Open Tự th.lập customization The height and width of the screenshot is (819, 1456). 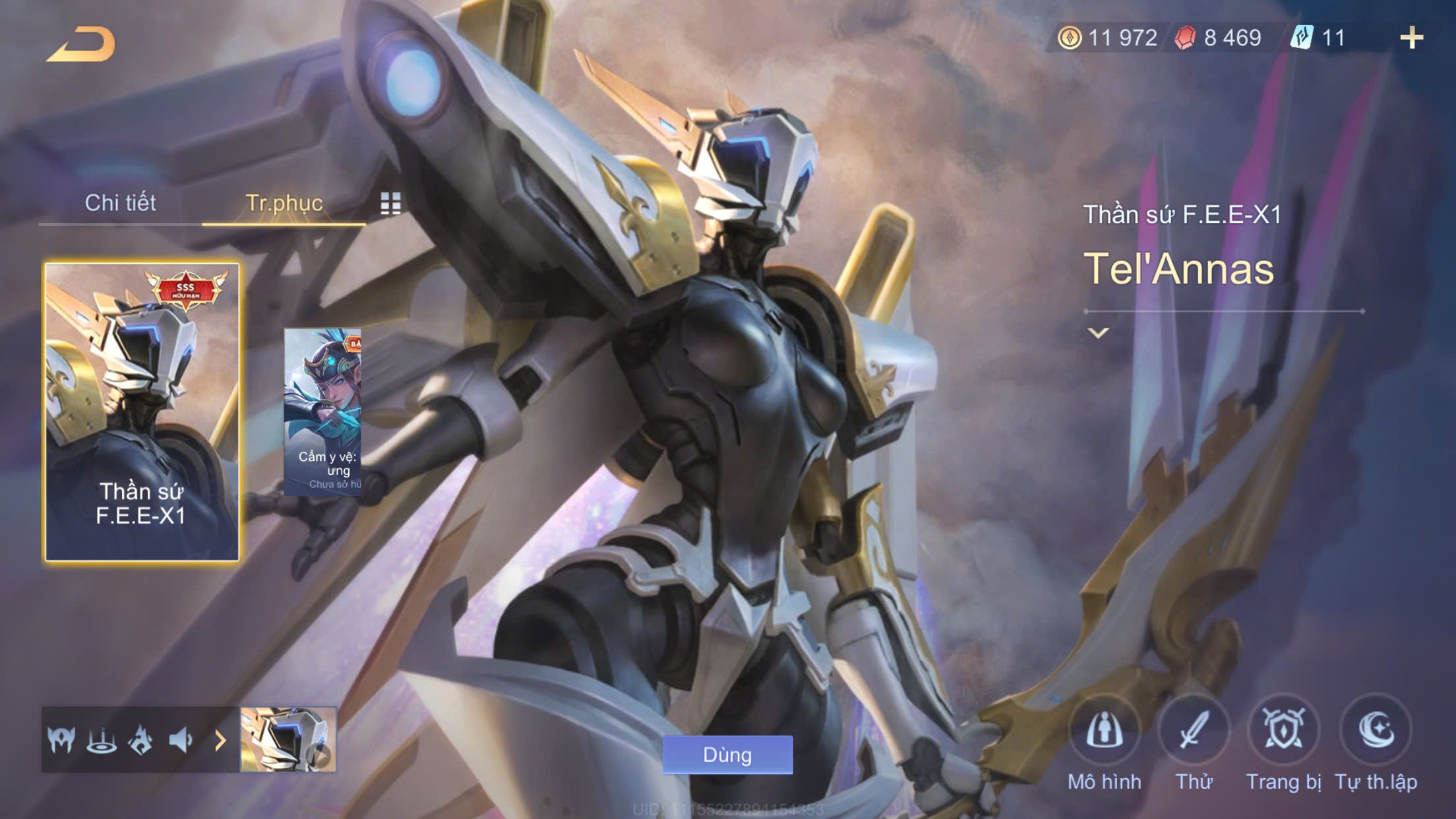point(1376,731)
